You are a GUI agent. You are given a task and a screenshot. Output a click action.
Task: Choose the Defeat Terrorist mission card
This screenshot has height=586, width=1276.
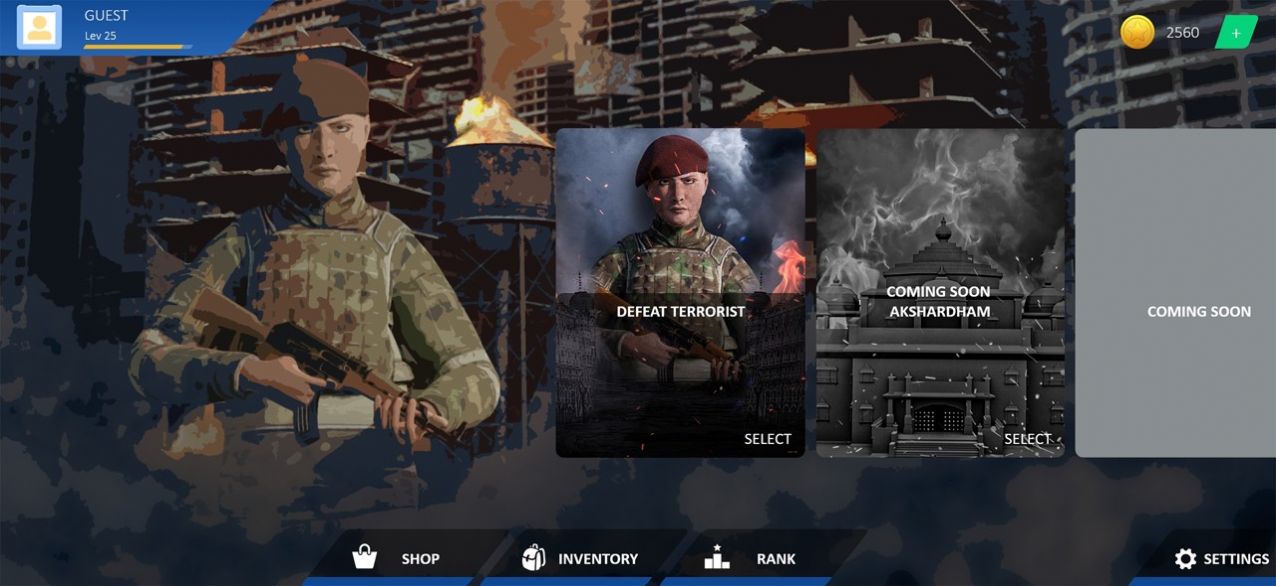coord(680,293)
